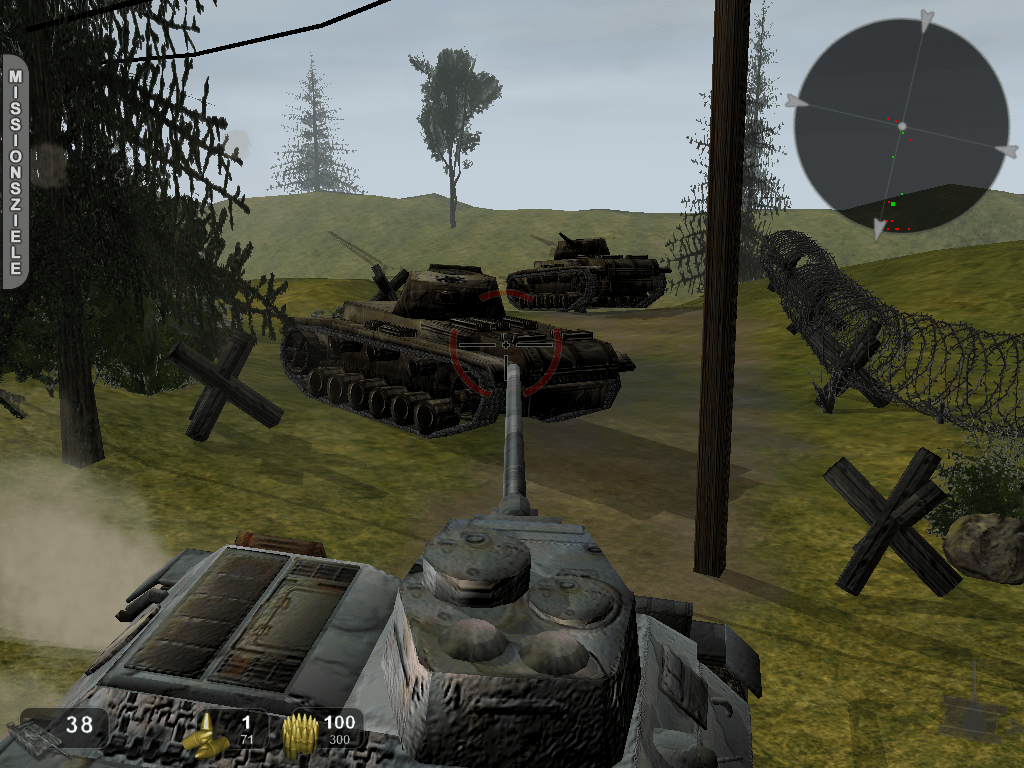Click the tank turret orientation indicator
This screenshot has width=1024, height=768.
[x=972, y=714]
